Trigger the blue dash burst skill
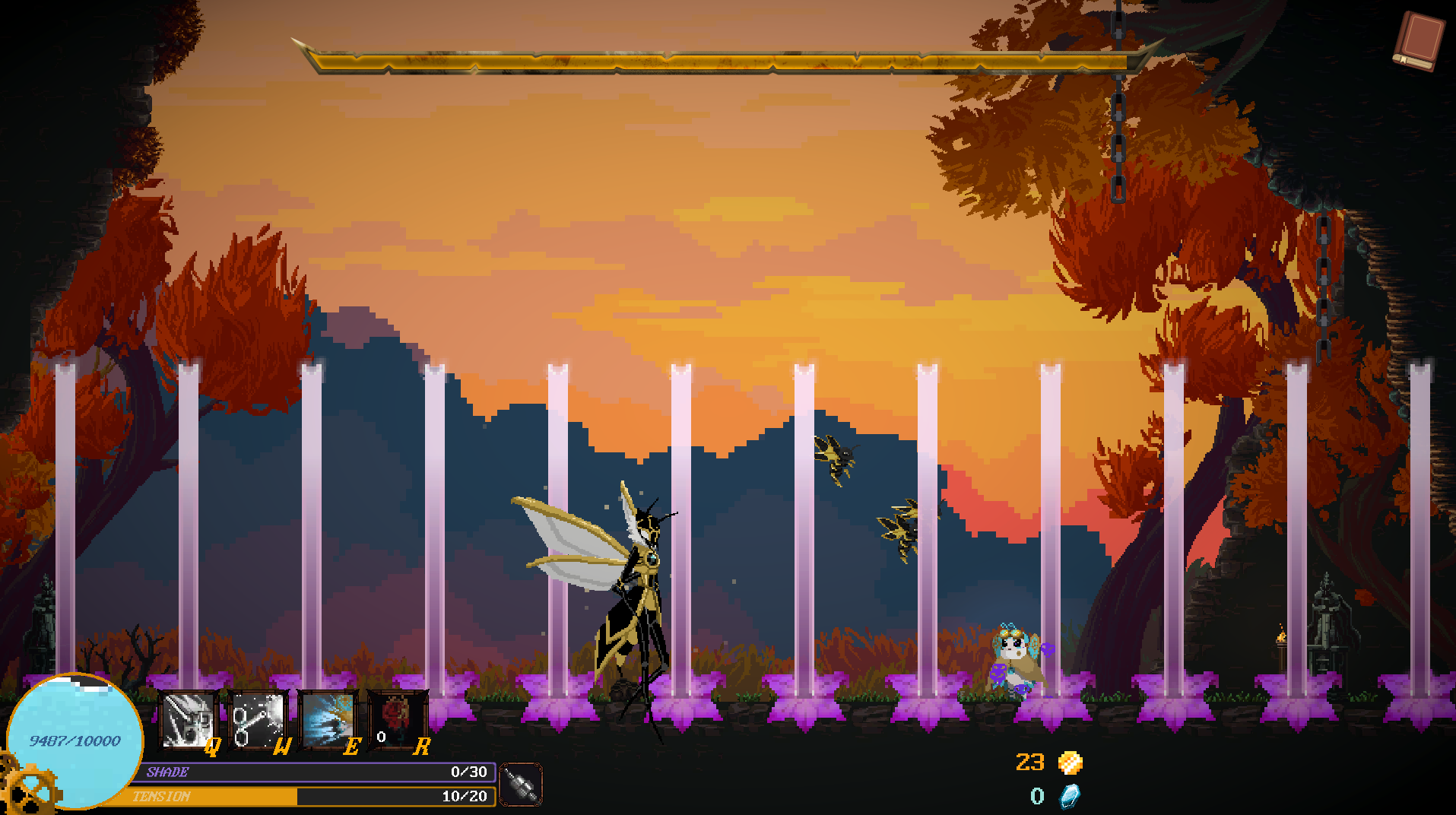The image size is (1456, 815). [327, 719]
